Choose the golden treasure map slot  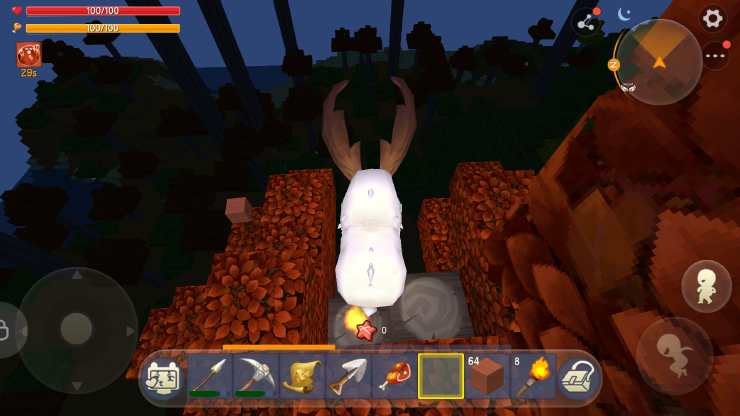pyautogui.click(x=301, y=377)
